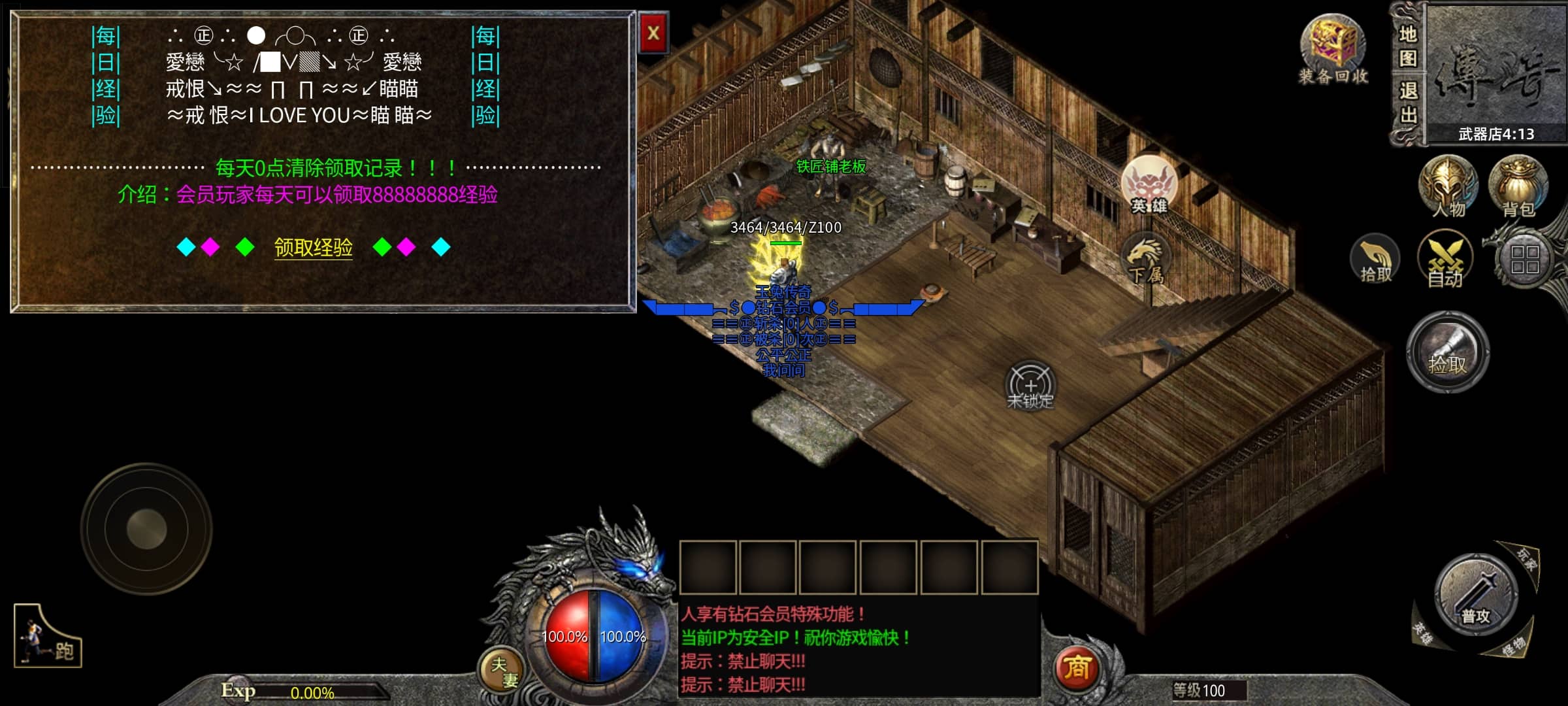The width and height of the screenshot is (1568, 706).
Task: Claim the daily experience reward link
Action: tap(313, 248)
